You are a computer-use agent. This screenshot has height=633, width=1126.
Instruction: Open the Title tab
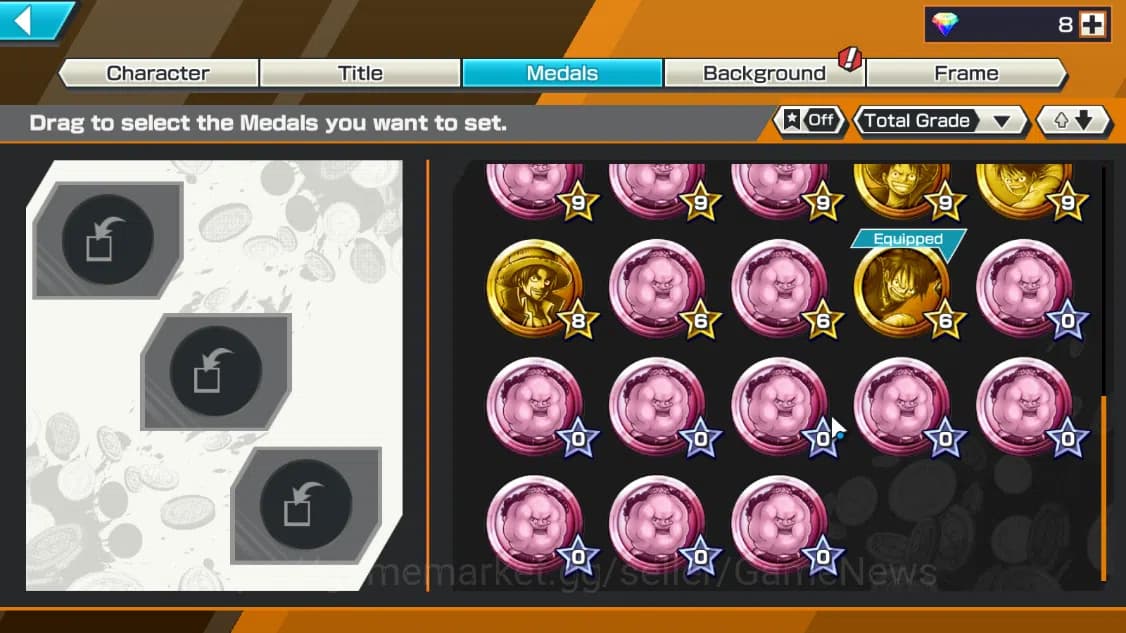tap(360, 73)
